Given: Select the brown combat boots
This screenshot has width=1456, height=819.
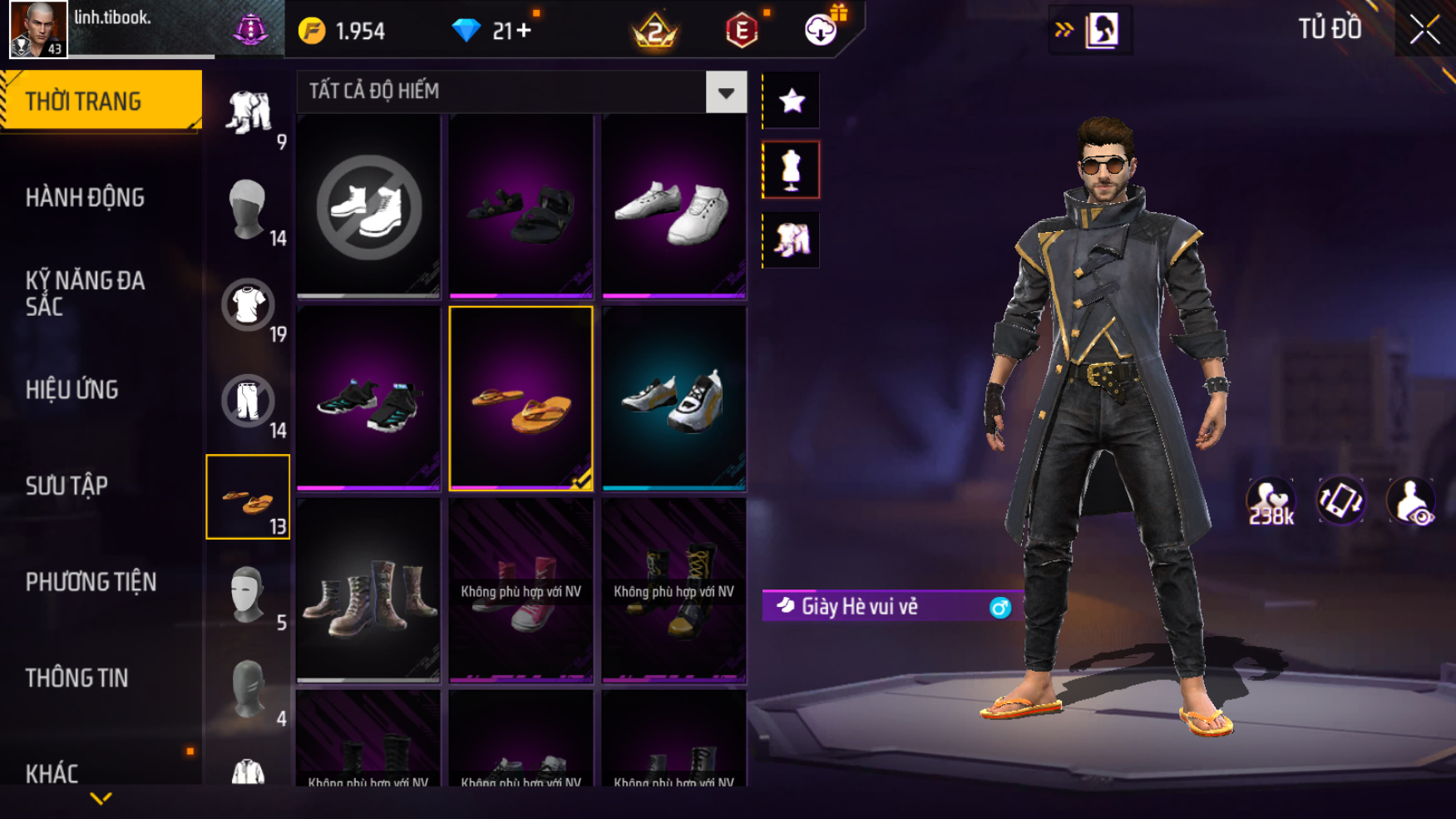Looking at the screenshot, I should pyautogui.click(x=368, y=591).
